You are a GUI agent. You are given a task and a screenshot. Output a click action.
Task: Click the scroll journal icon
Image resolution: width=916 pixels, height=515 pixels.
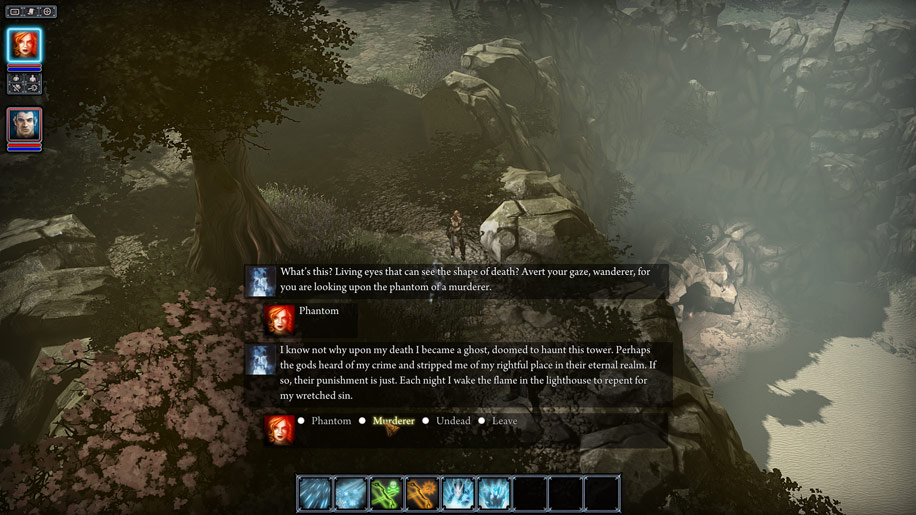pos(31,12)
